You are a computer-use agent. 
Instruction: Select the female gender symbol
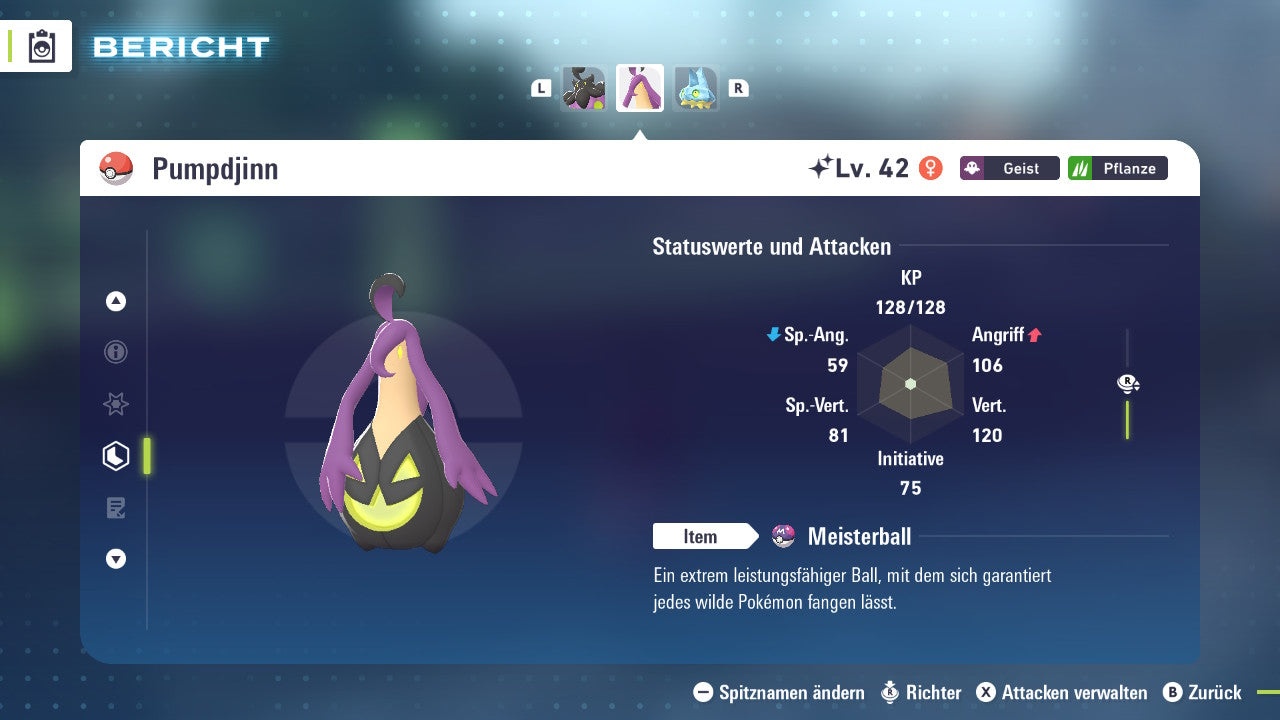pyautogui.click(x=931, y=168)
